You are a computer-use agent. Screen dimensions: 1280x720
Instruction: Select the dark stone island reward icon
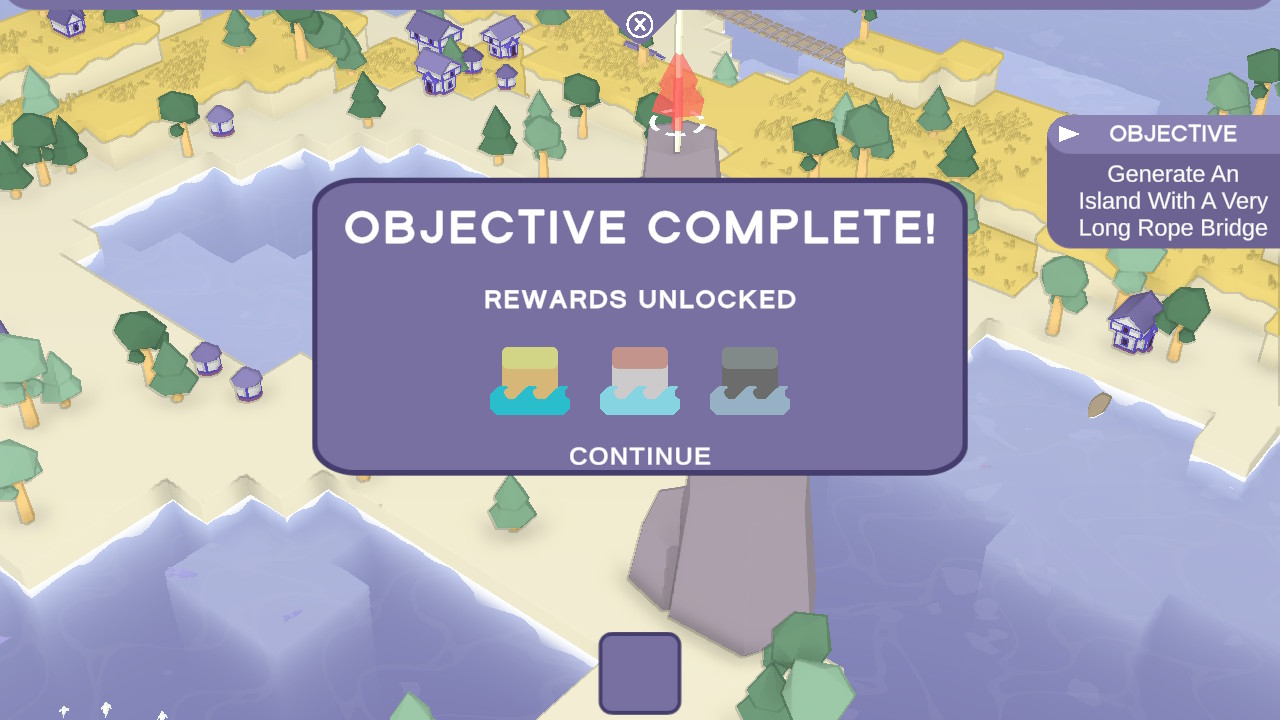click(749, 381)
